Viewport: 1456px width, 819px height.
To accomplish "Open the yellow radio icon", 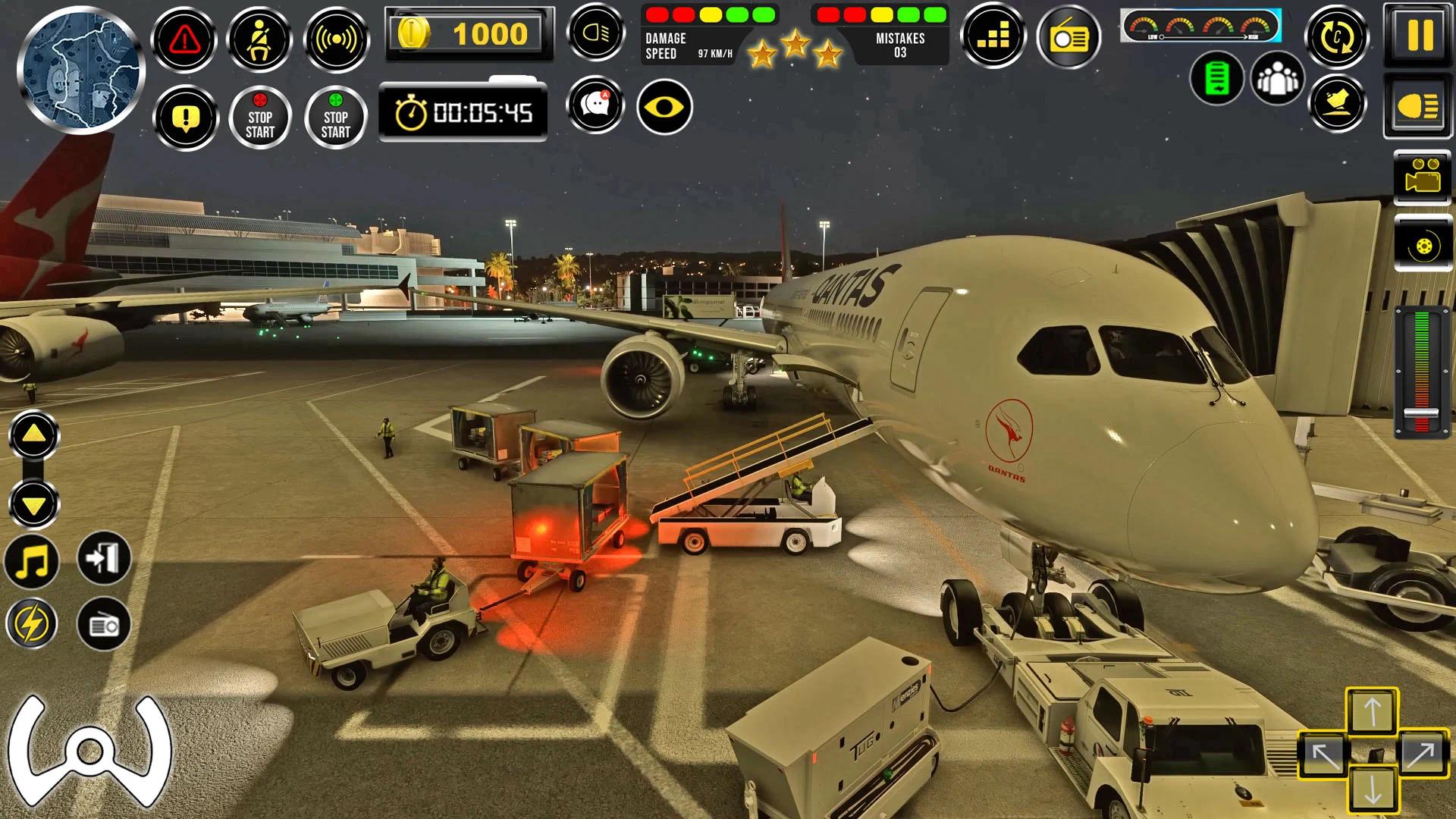I will coord(1068,36).
